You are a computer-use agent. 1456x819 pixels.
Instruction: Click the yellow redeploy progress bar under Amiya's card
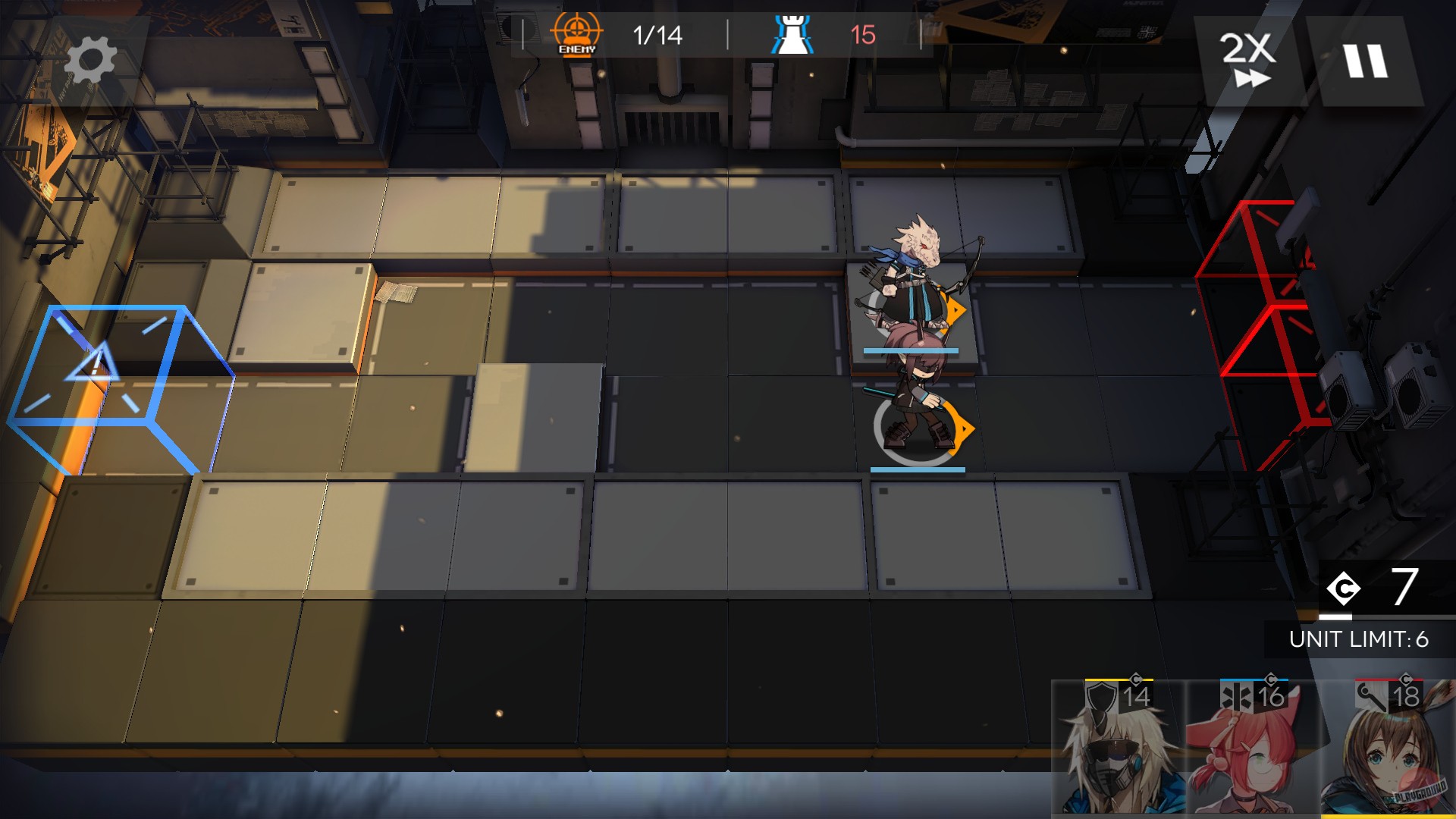tap(1388, 817)
